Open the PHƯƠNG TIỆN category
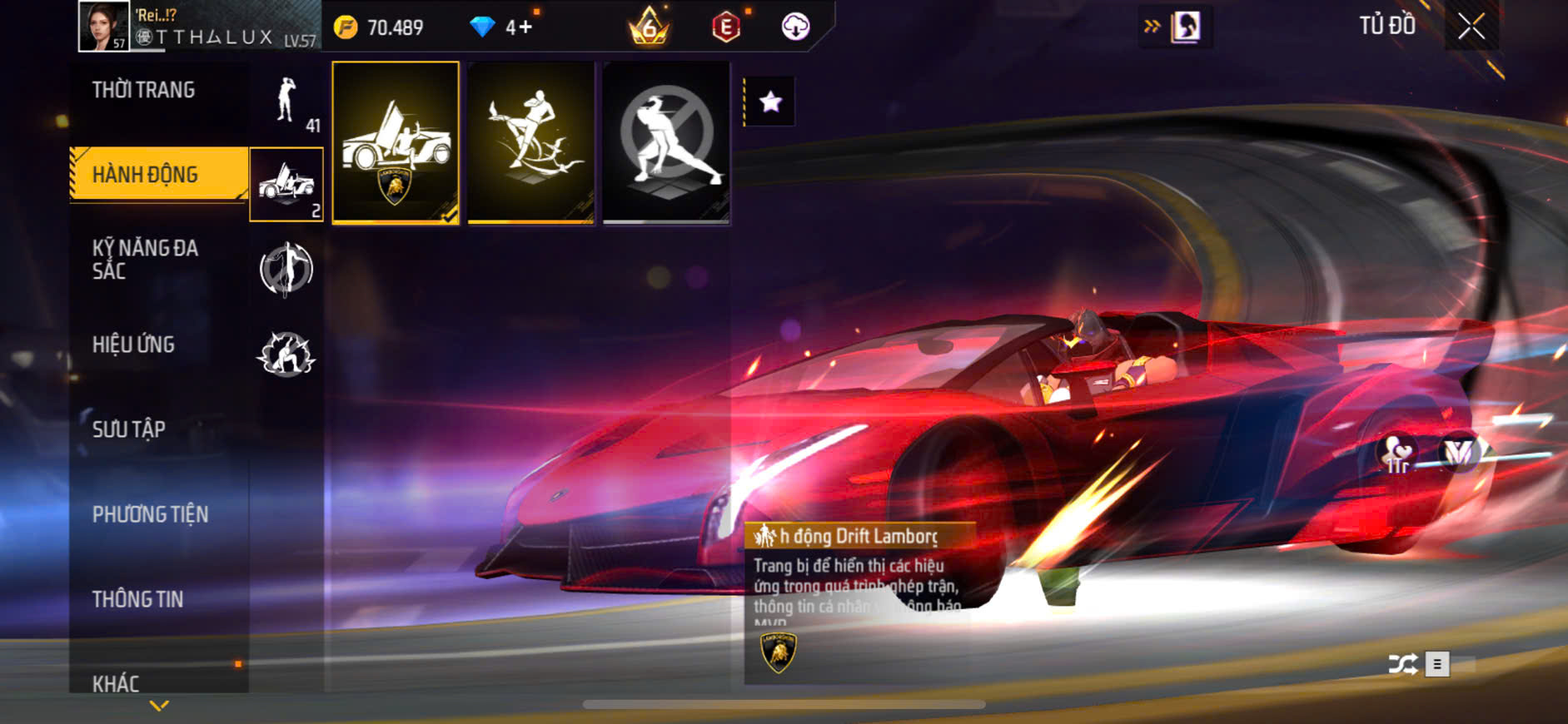This screenshot has height=724, width=1568. 150,514
